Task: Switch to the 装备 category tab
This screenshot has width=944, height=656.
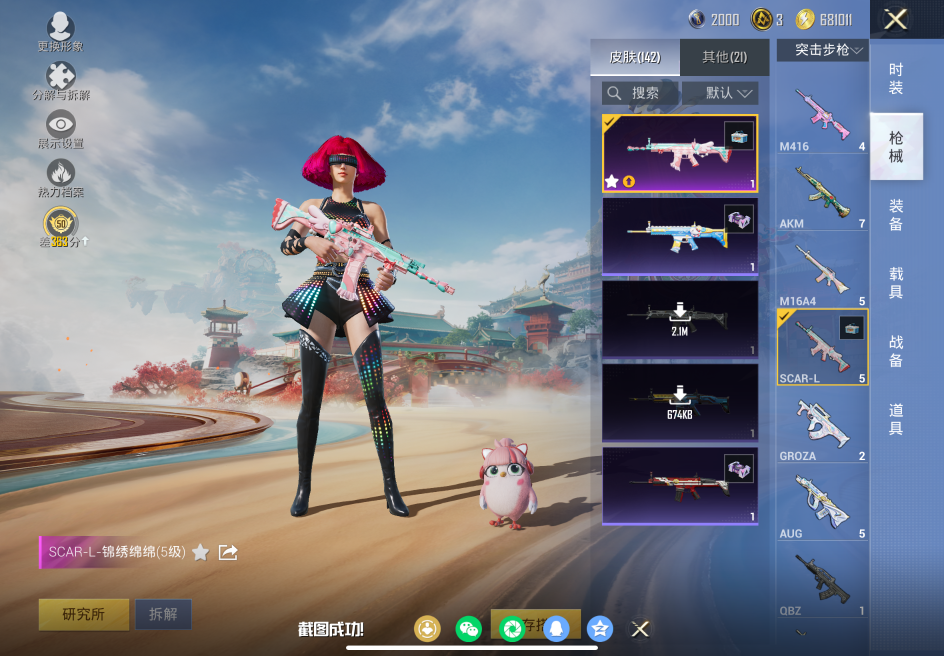Action: click(x=896, y=214)
